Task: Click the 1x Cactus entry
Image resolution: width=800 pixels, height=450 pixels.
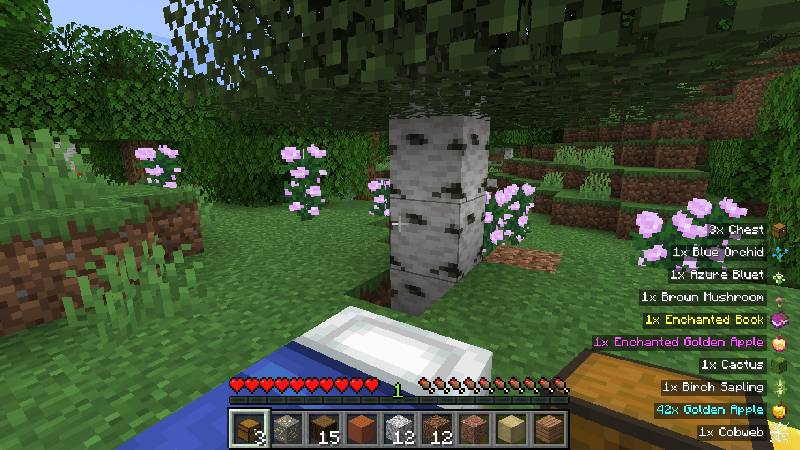Action: [x=735, y=365]
